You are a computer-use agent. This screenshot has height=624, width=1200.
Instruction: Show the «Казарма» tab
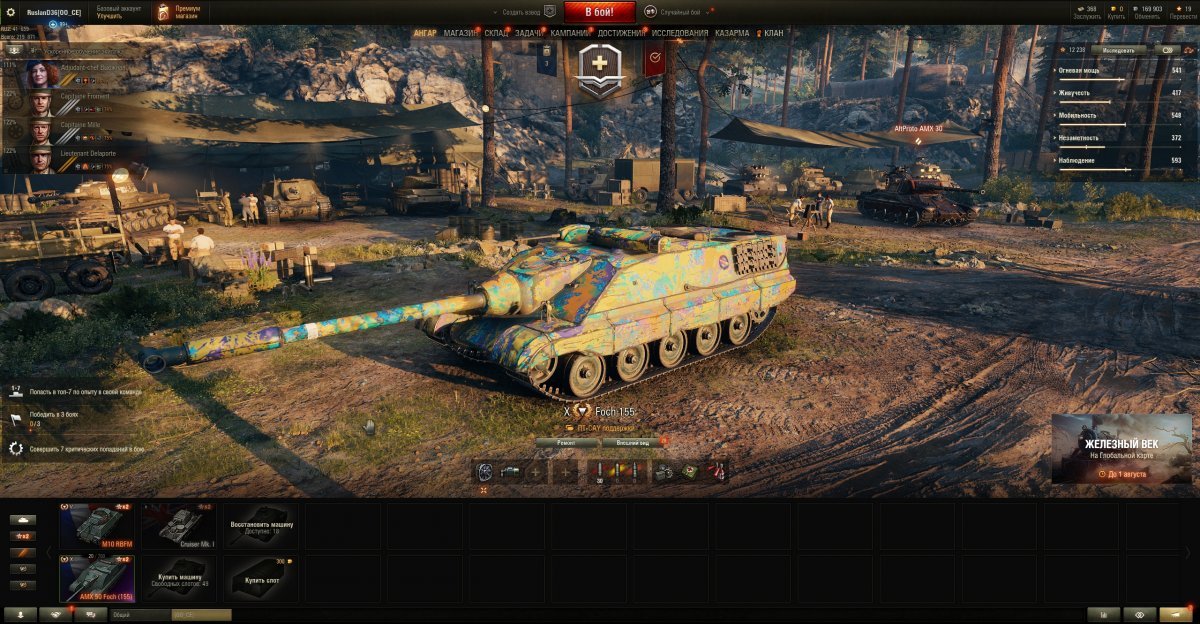(732, 33)
